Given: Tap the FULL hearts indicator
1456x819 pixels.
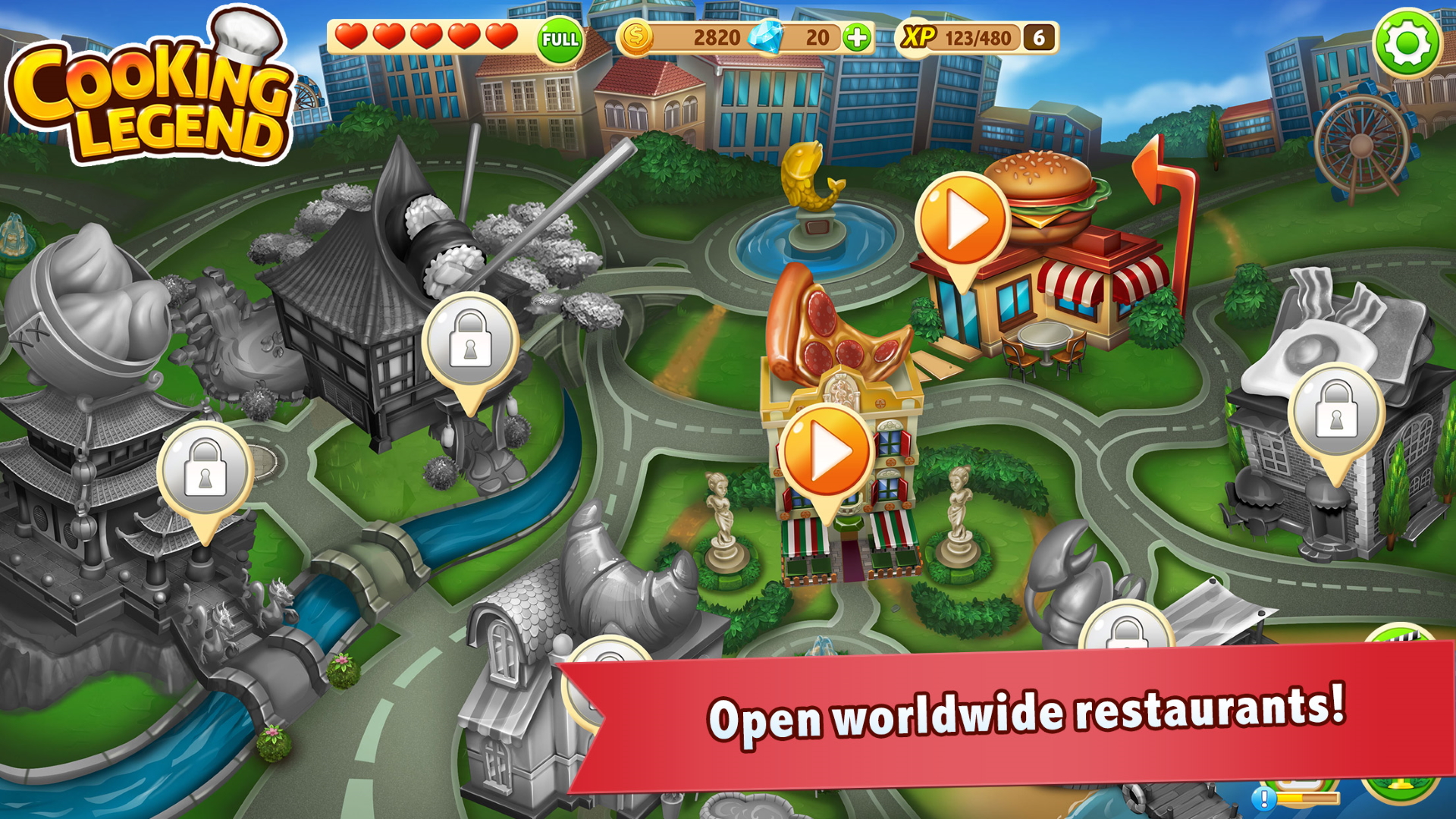Looking at the screenshot, I should point(557,36).
